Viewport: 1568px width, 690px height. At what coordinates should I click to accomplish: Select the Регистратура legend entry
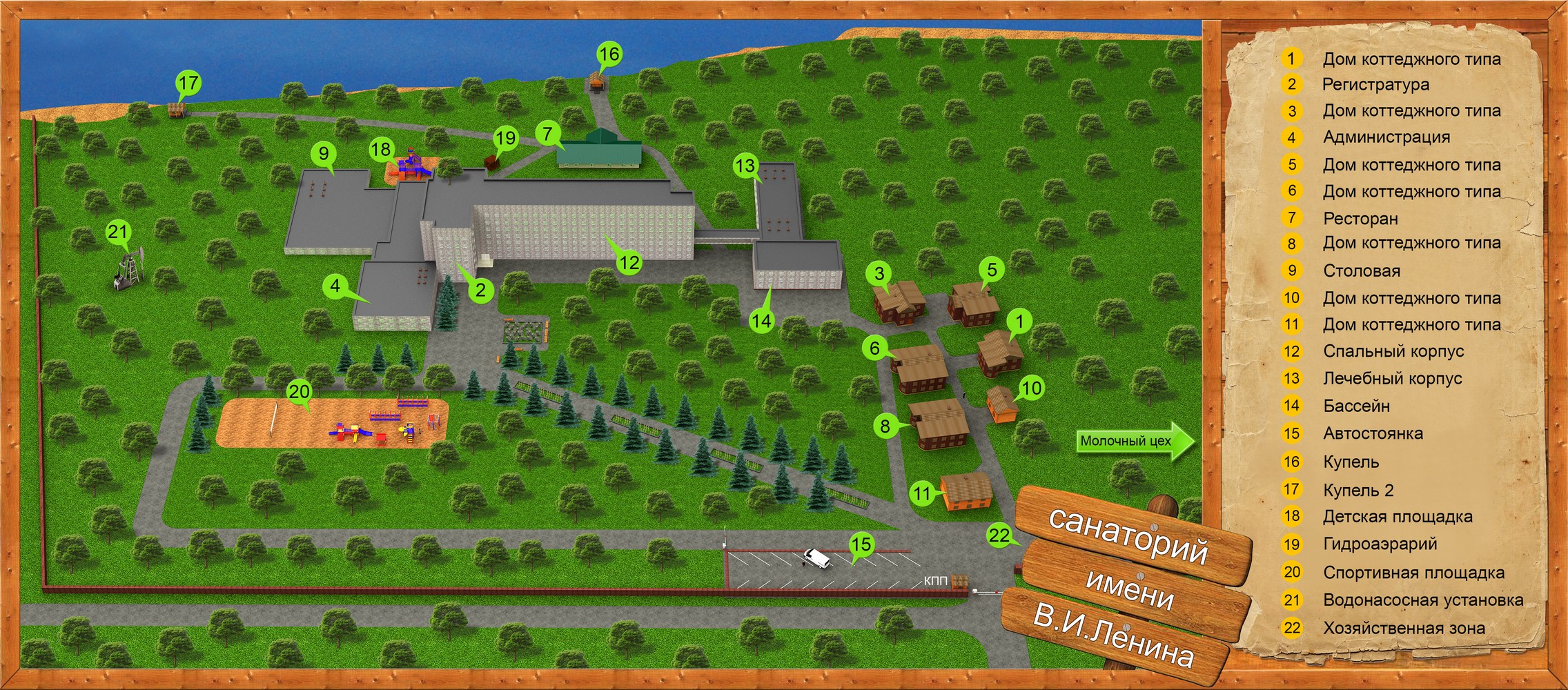pos(1375,84)
